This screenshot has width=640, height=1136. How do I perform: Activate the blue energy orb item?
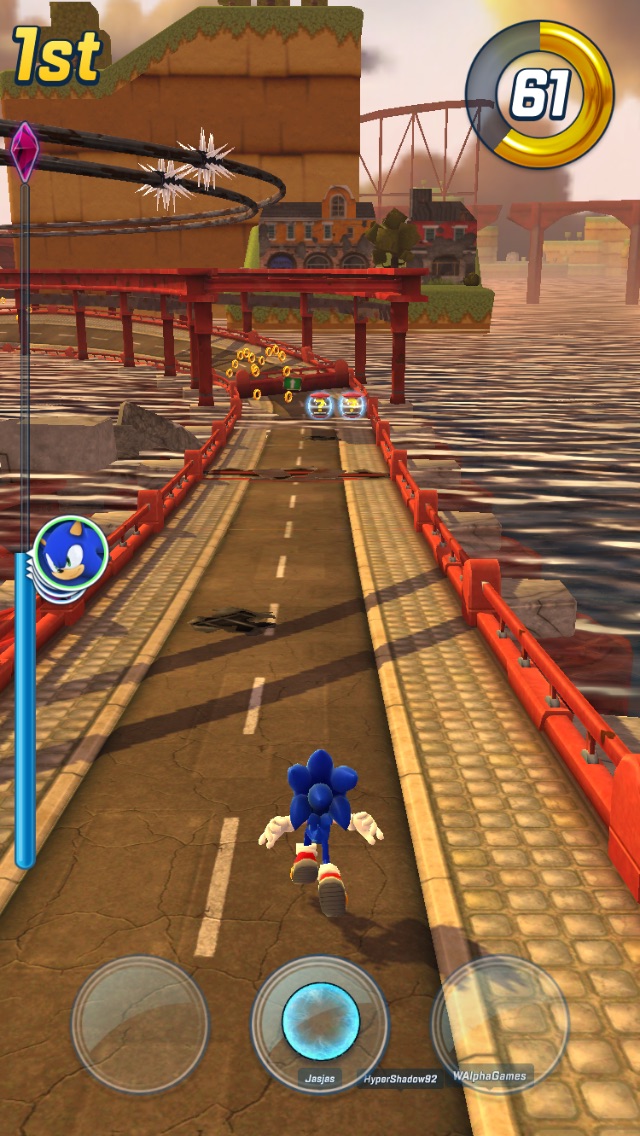pos(320,1021)
